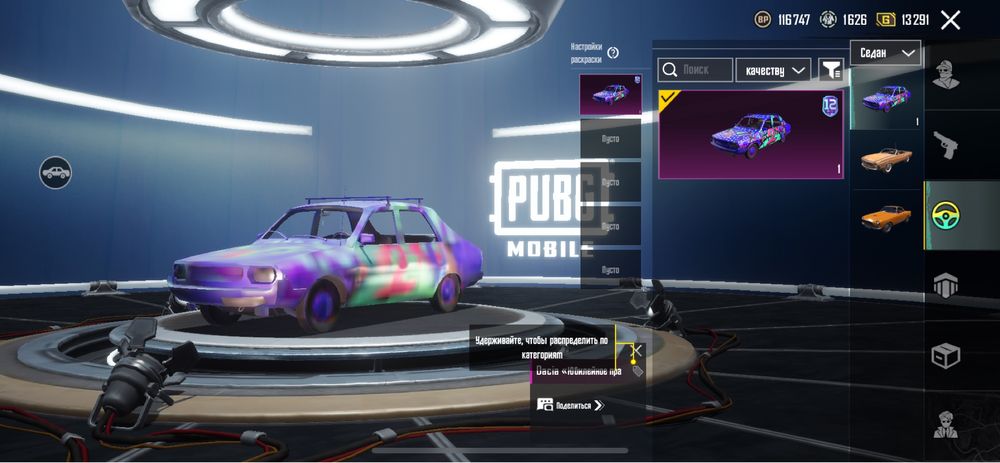The width and height of the screenshot is (1000, 463).
Task: Open the crate box category
Action: point(946,355)
